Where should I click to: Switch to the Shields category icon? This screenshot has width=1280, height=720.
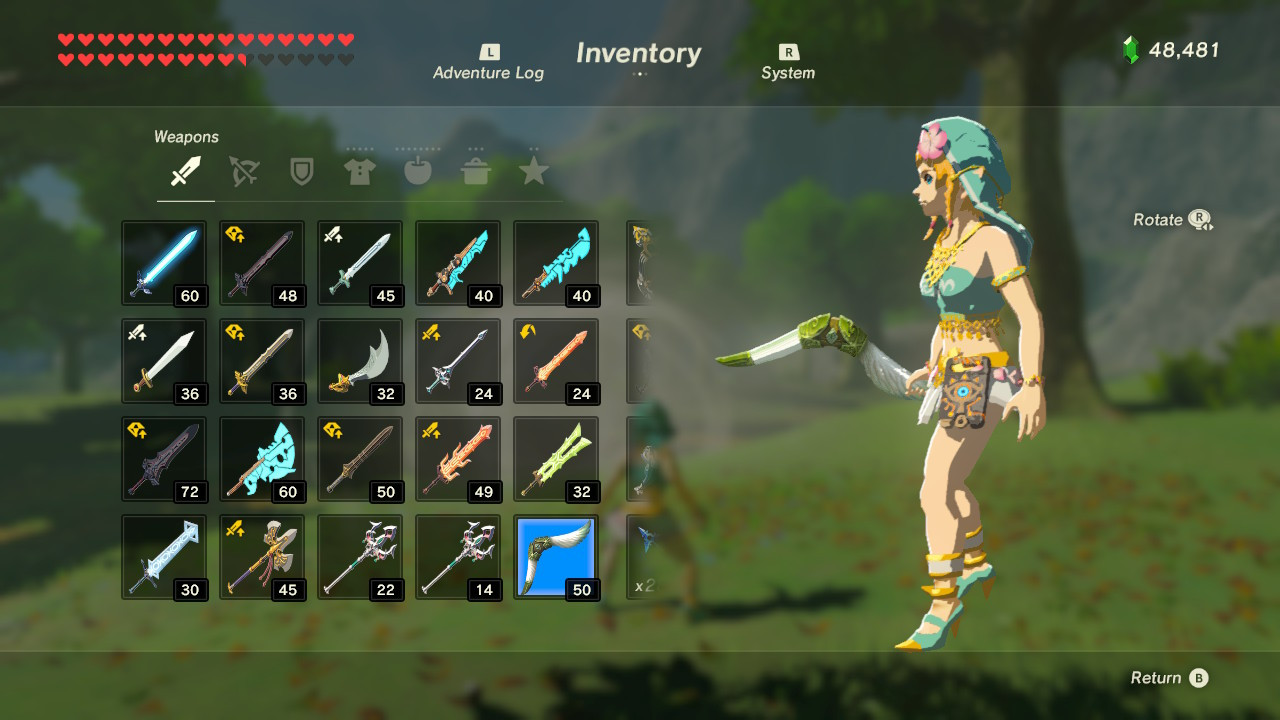301,170
